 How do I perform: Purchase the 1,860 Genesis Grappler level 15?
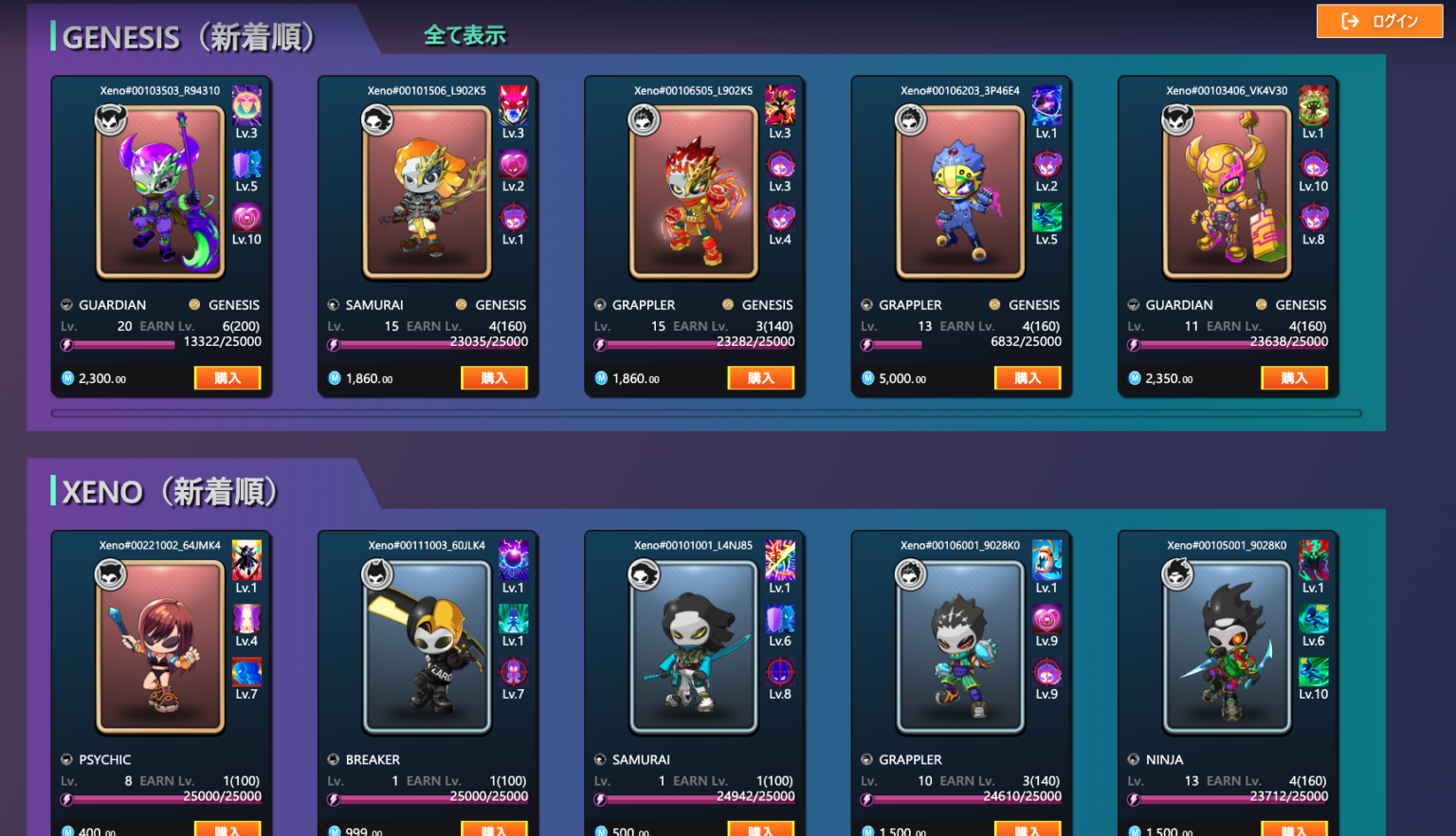tap(760, 378)
